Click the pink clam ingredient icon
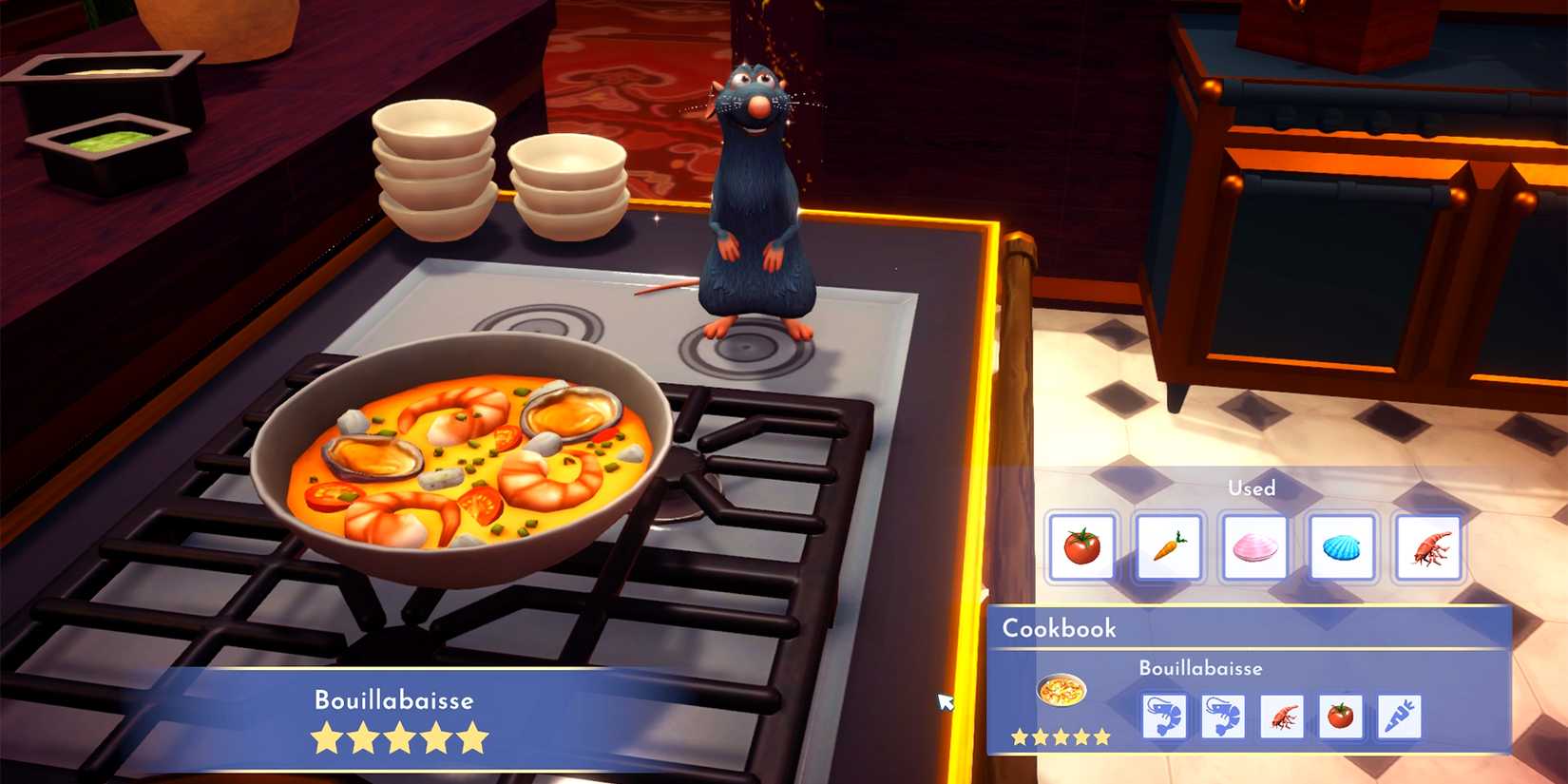The width and height of the screenshot is (1568, 784). coord(1256,548)
